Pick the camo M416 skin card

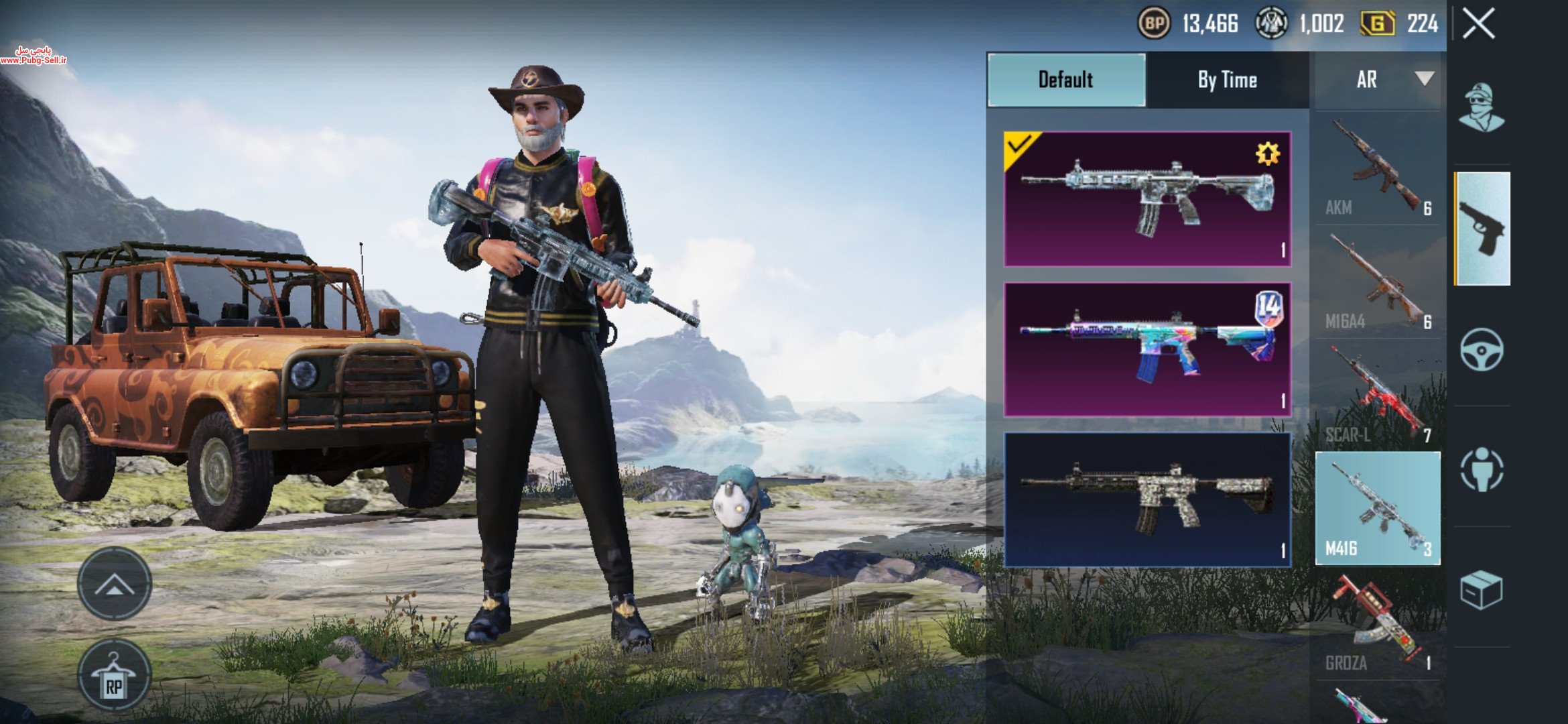[1147, 499]
